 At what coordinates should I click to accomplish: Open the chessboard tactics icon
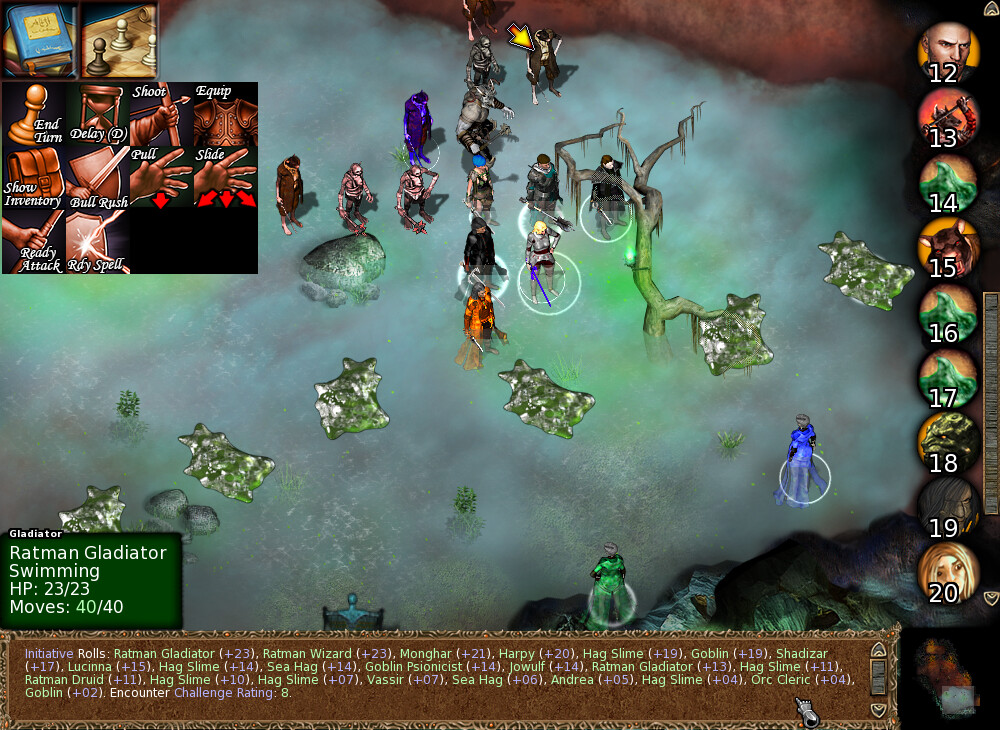[x=119, y=39]
